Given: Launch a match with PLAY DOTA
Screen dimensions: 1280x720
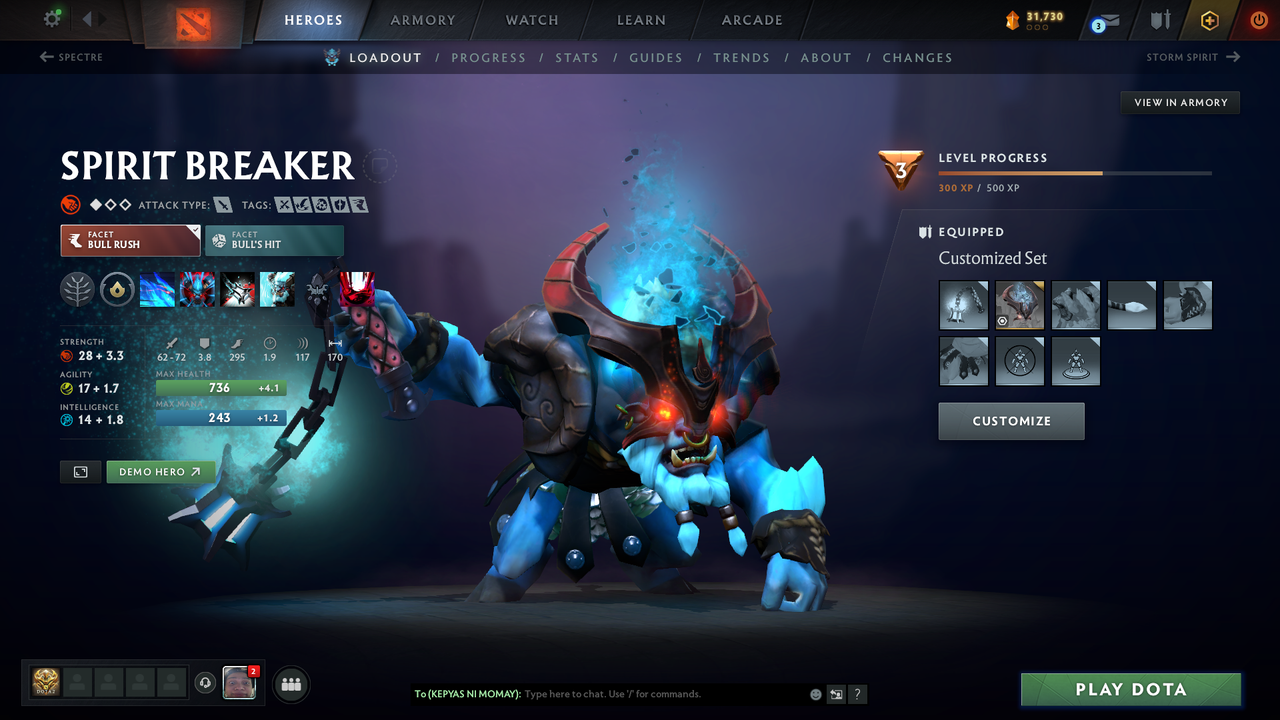Looking at the screenshot, I should [1130, 689].
